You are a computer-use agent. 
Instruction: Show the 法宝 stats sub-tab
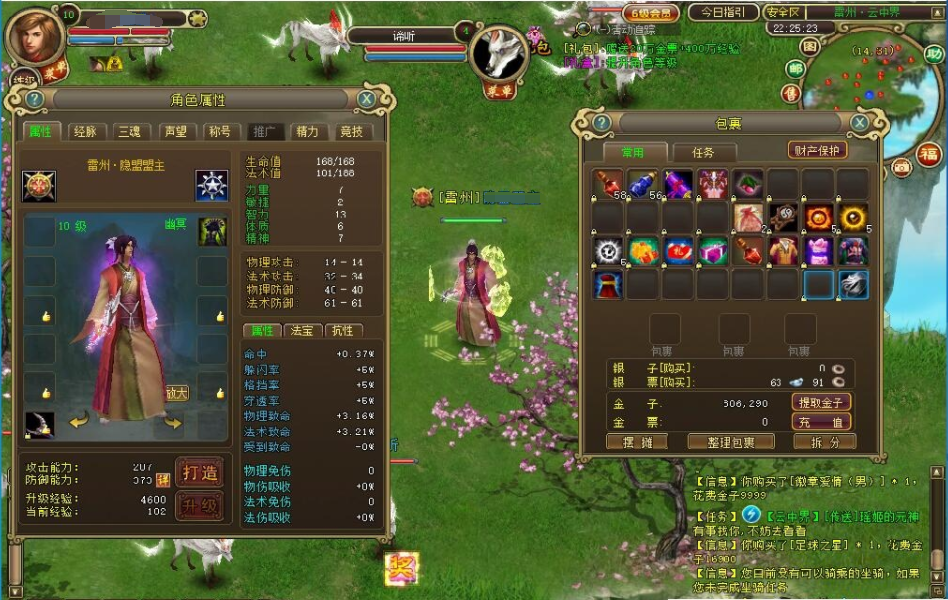point(303,330)
